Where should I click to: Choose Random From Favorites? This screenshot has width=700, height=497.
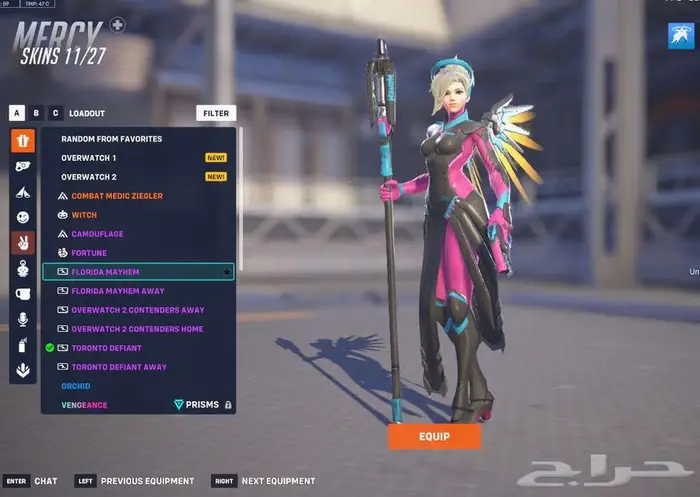(x=111, y=139)
